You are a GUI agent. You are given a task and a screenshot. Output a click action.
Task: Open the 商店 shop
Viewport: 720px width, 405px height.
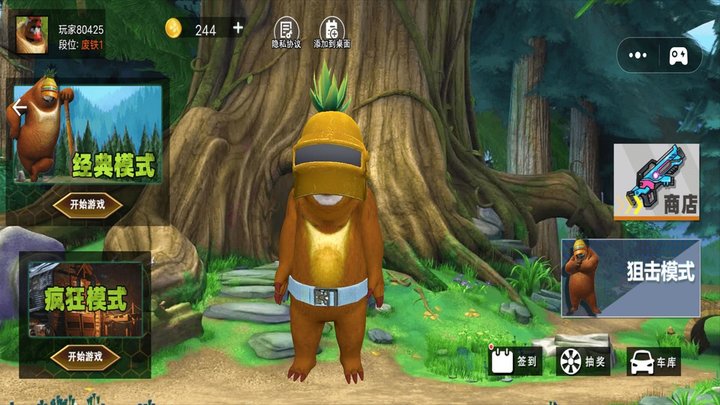point(656,180)
